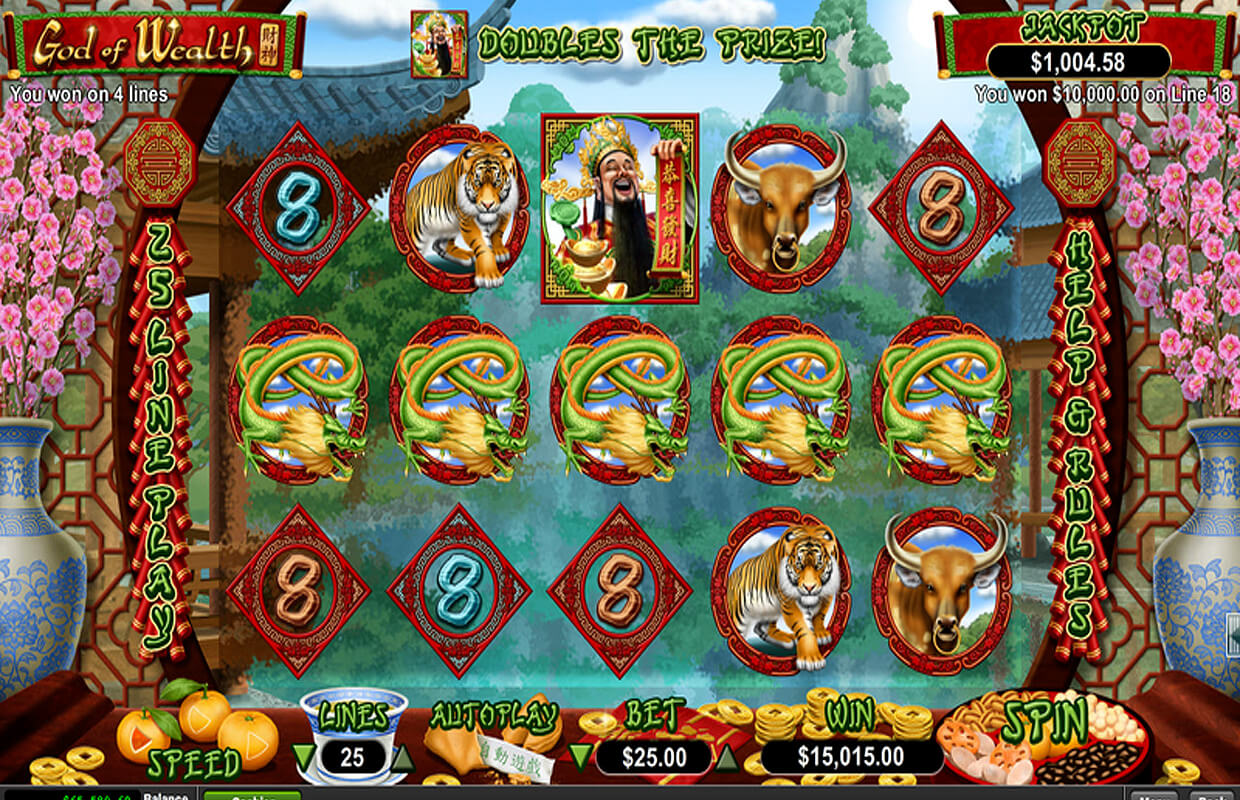This screenshot has width=1240, height=800.
Task: Increase the number of Lines
Action: pos(401,757)
